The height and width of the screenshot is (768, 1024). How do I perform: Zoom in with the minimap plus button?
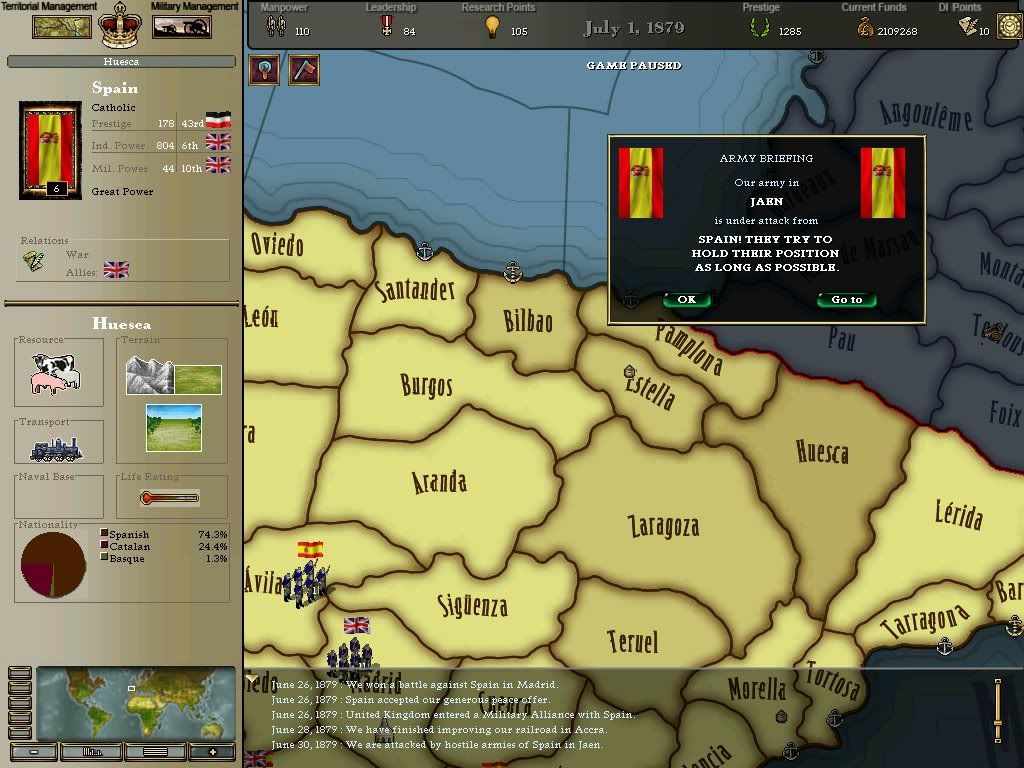[211, 752]
